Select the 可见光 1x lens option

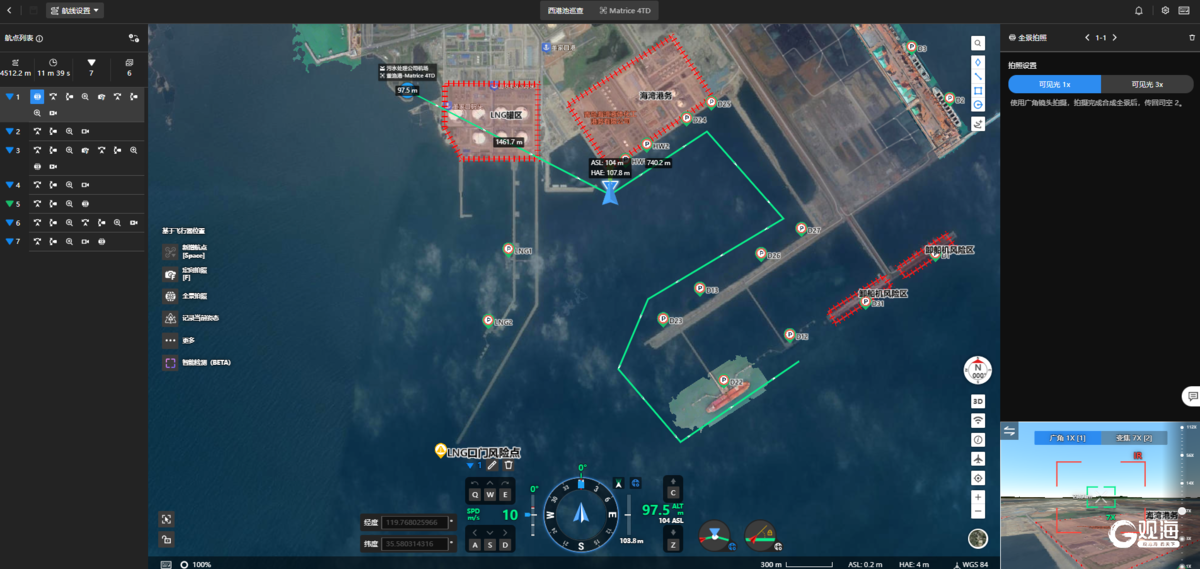pyautogui.click(x=1054, y=85)
